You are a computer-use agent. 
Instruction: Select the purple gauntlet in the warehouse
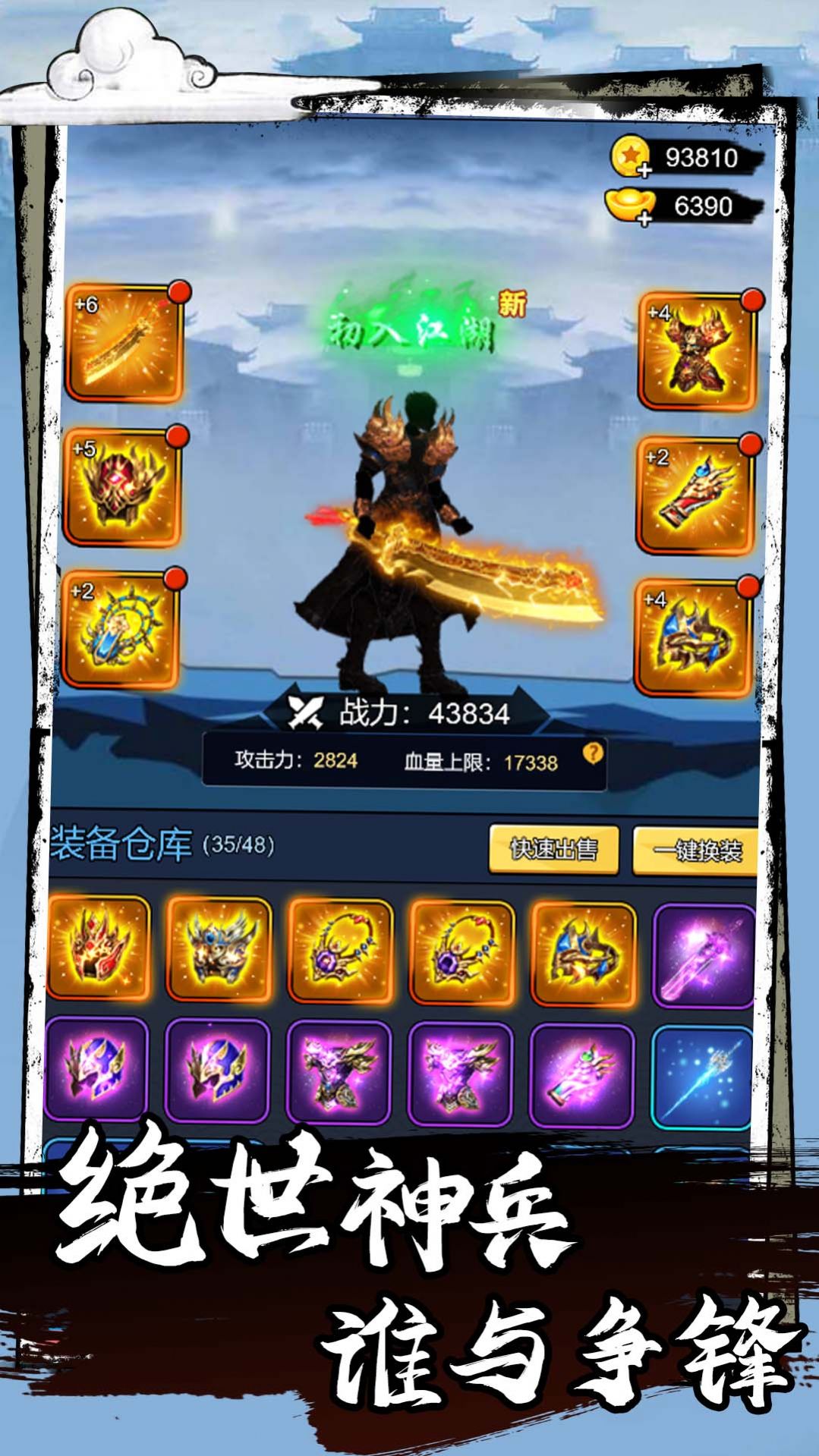[x=581, y=1074]
